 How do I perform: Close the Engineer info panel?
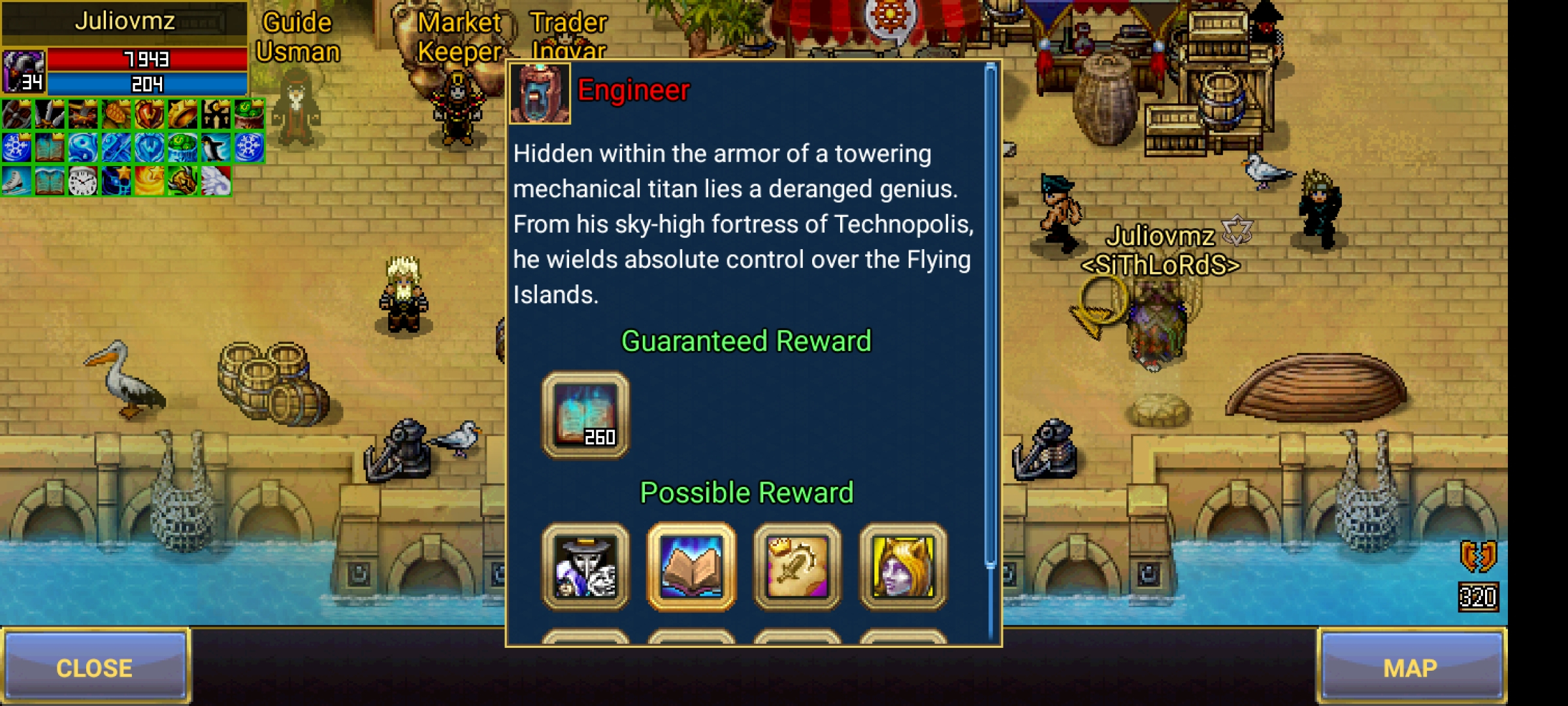point(95,667)
